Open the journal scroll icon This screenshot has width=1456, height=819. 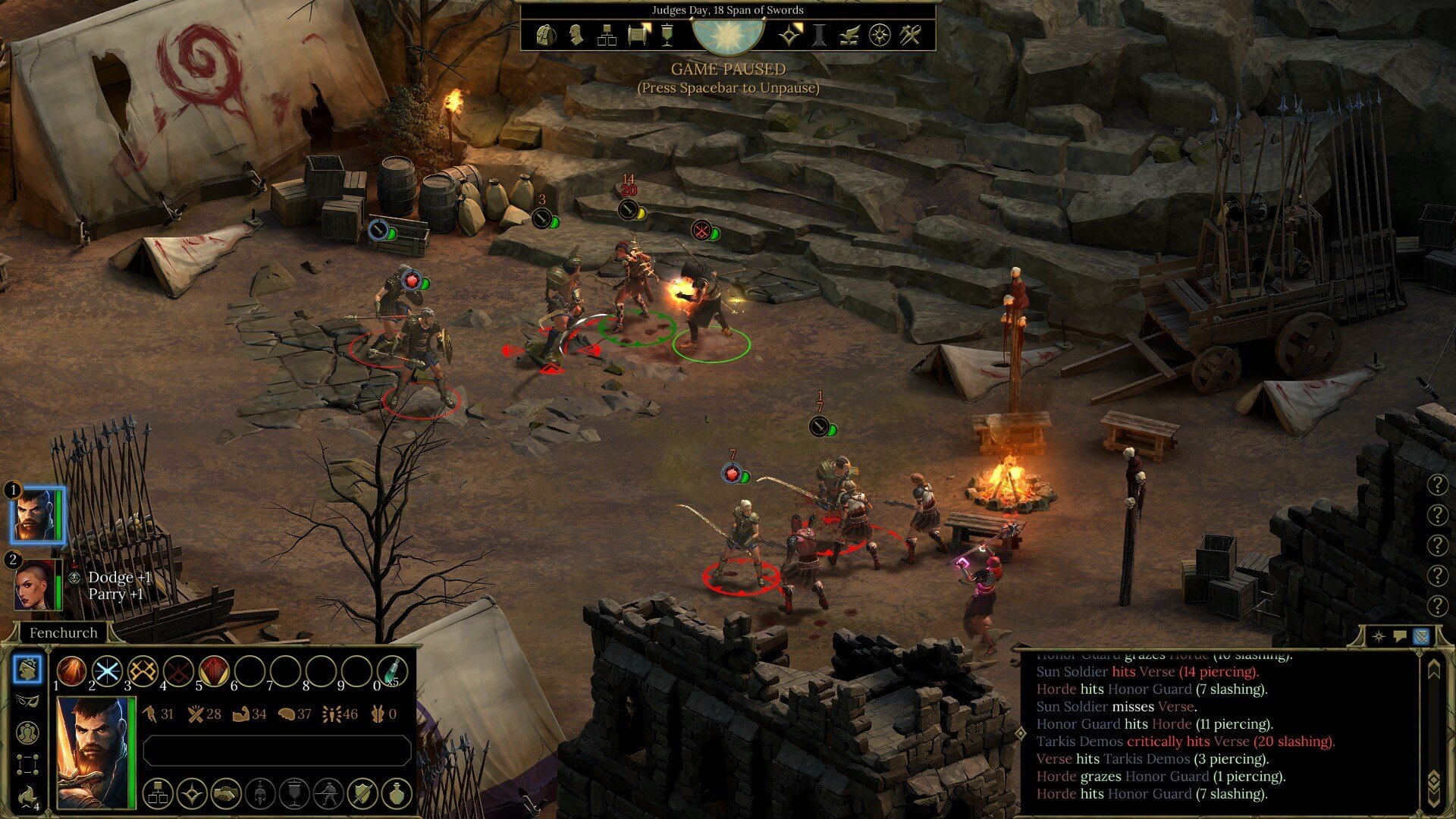[x=639, y=35]
